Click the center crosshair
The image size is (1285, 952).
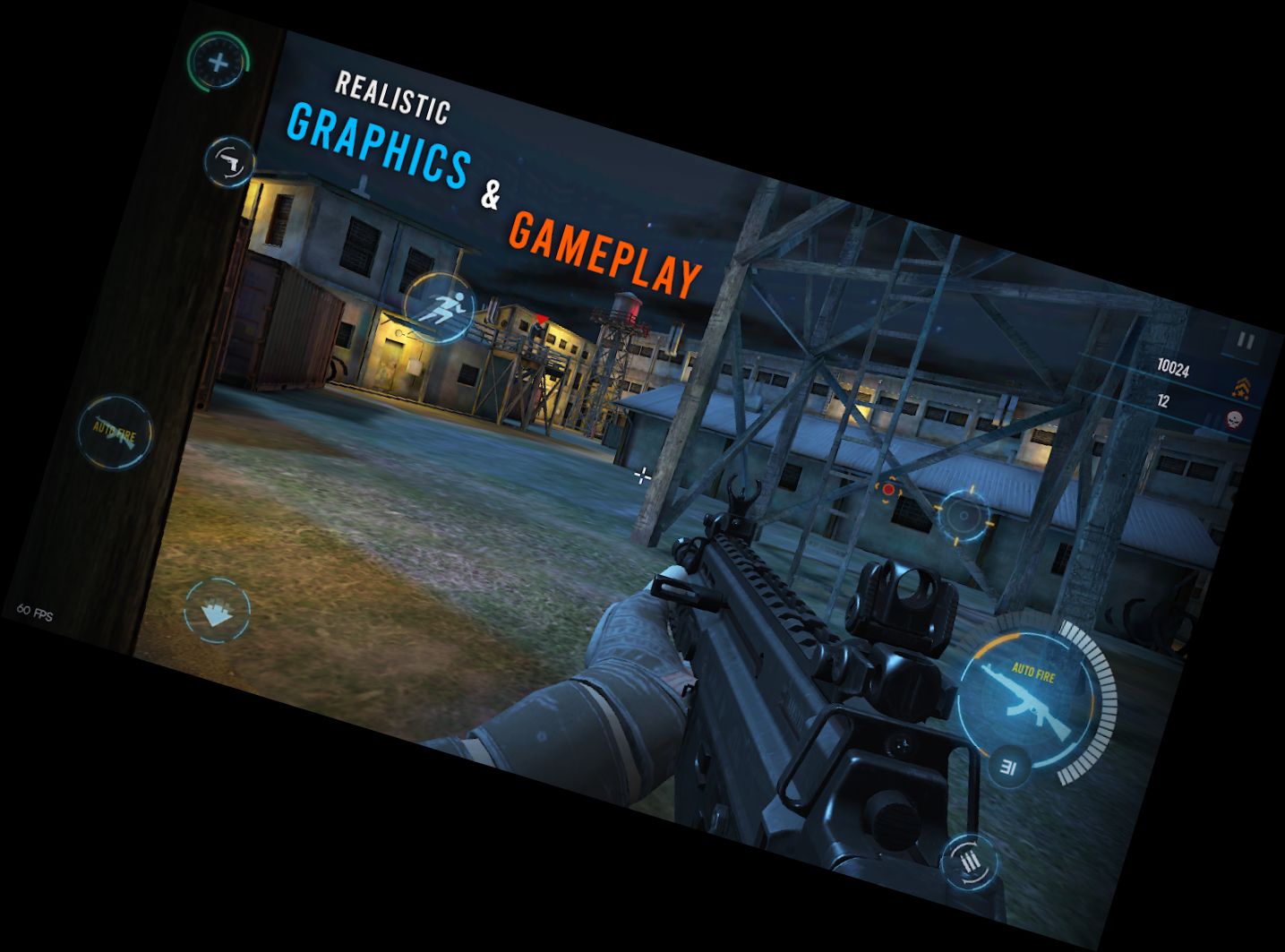click(x=641, y=477)
